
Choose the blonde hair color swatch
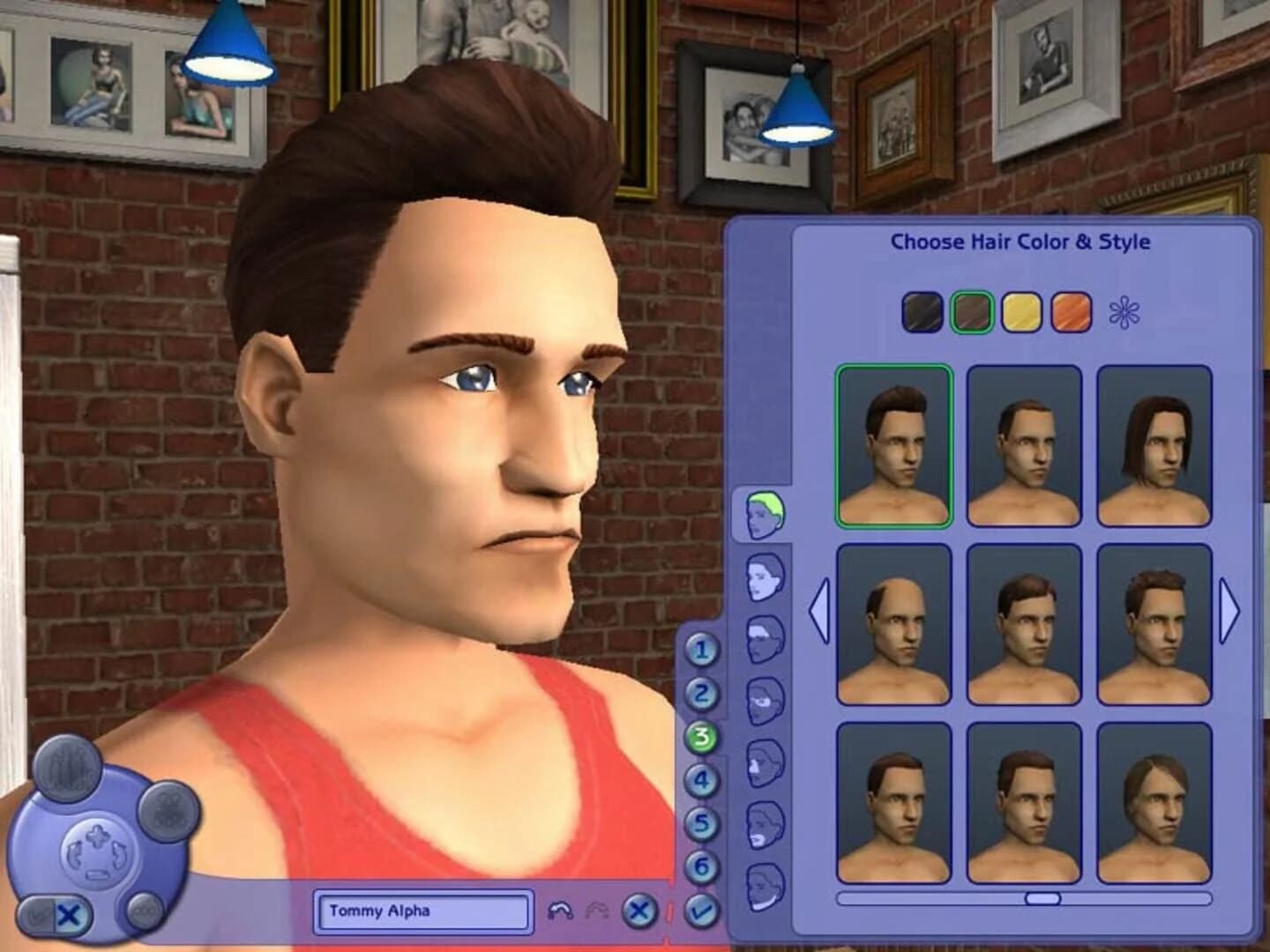pyautogui.click(x=1020, y=313)
